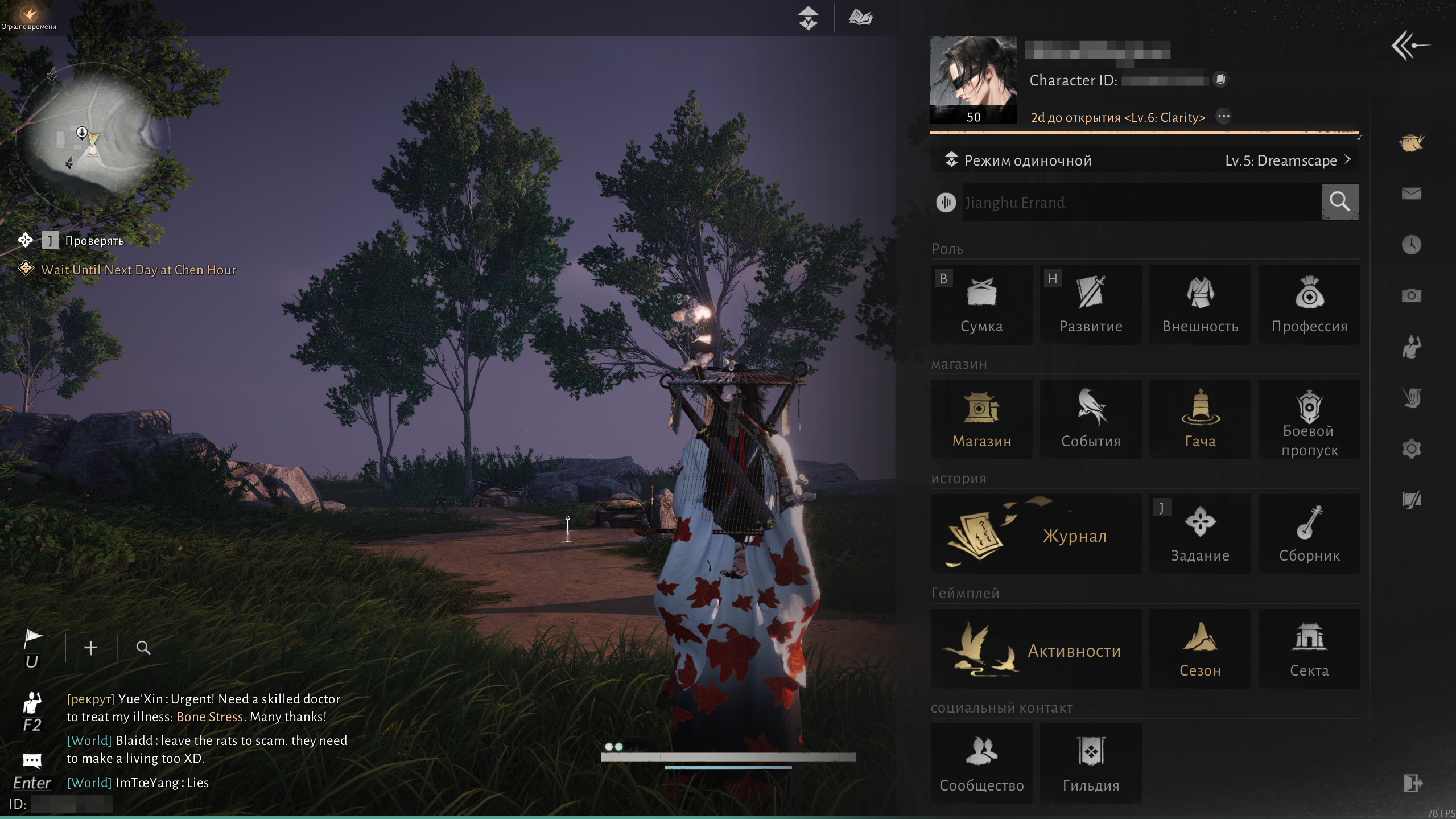The height and width of the screenshot is (819, 1456).
Task: Open the Боевой пропуск battle pass
Action: point(1309,419)
